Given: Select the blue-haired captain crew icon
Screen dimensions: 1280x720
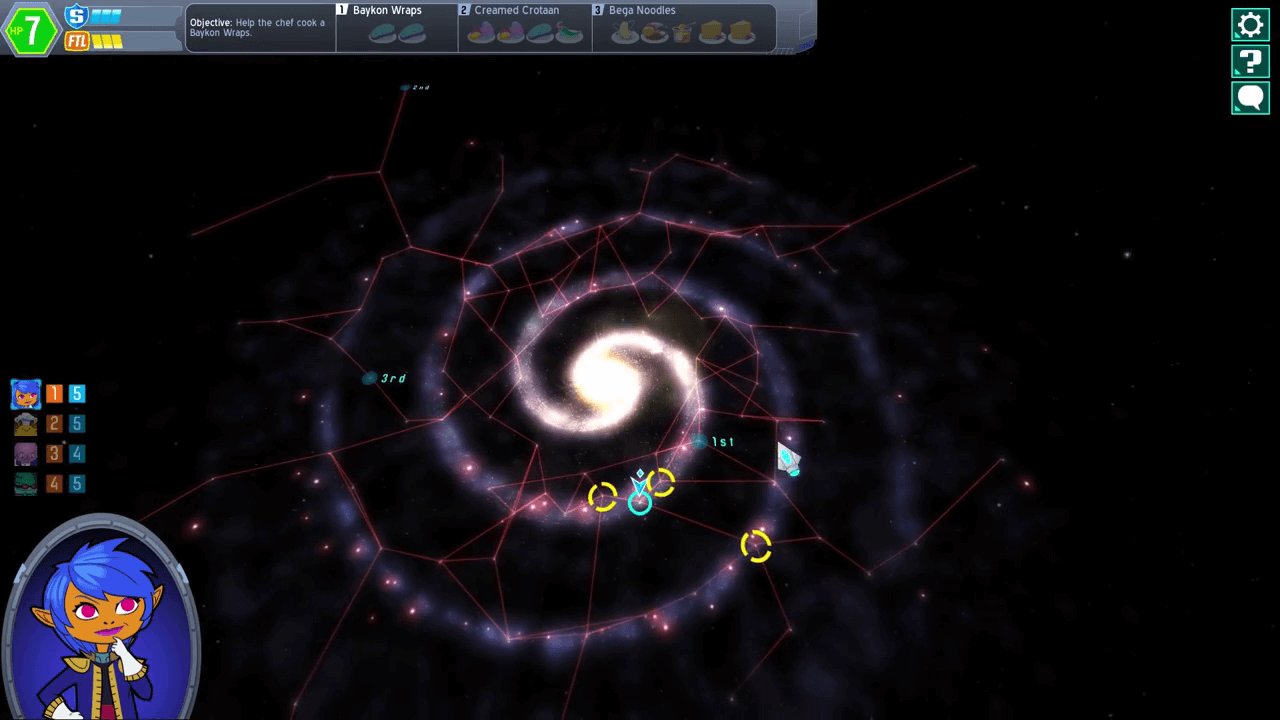Looking at the screenshot, I should point(26,394).
